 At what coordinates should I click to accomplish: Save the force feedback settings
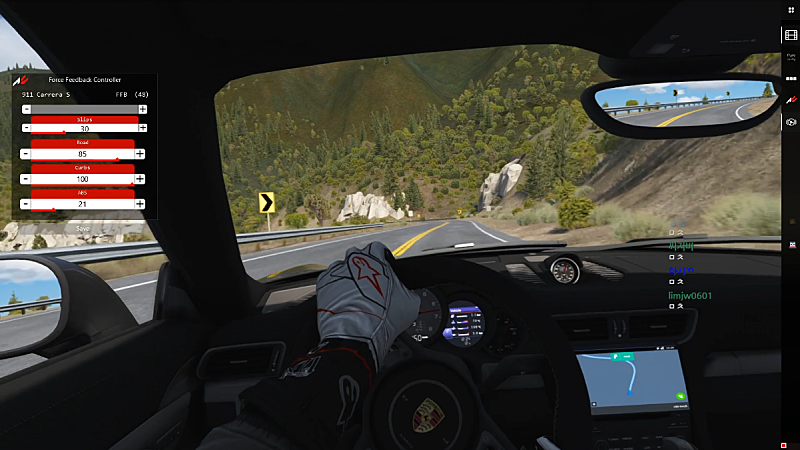[x=83, y=228]
